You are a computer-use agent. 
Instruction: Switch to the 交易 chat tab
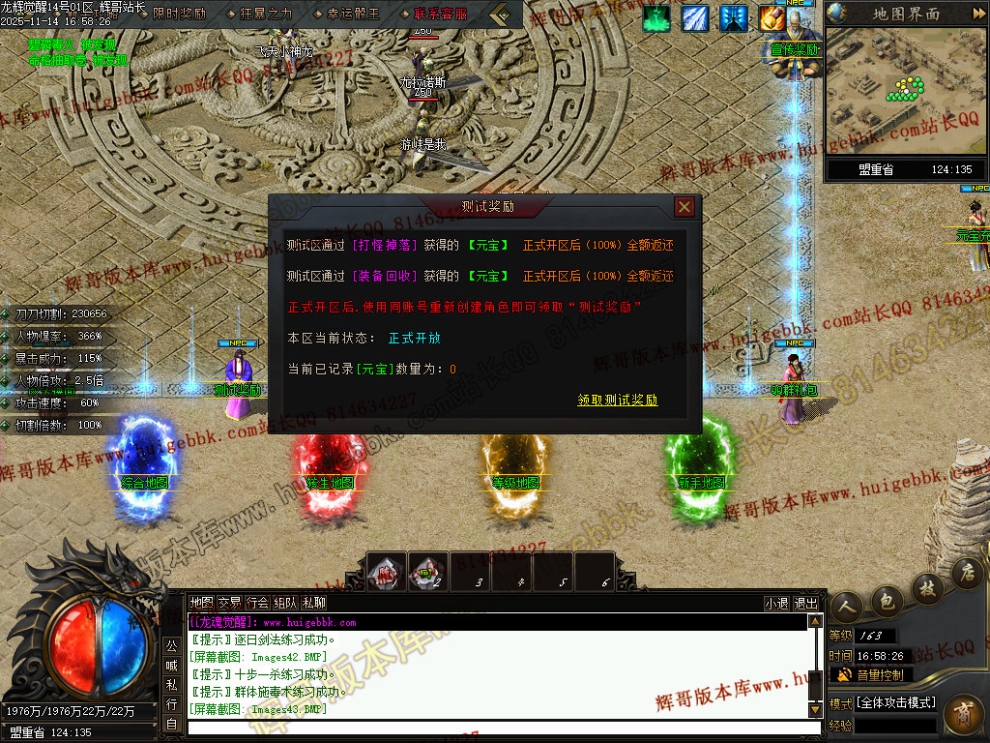pos(230,603)
